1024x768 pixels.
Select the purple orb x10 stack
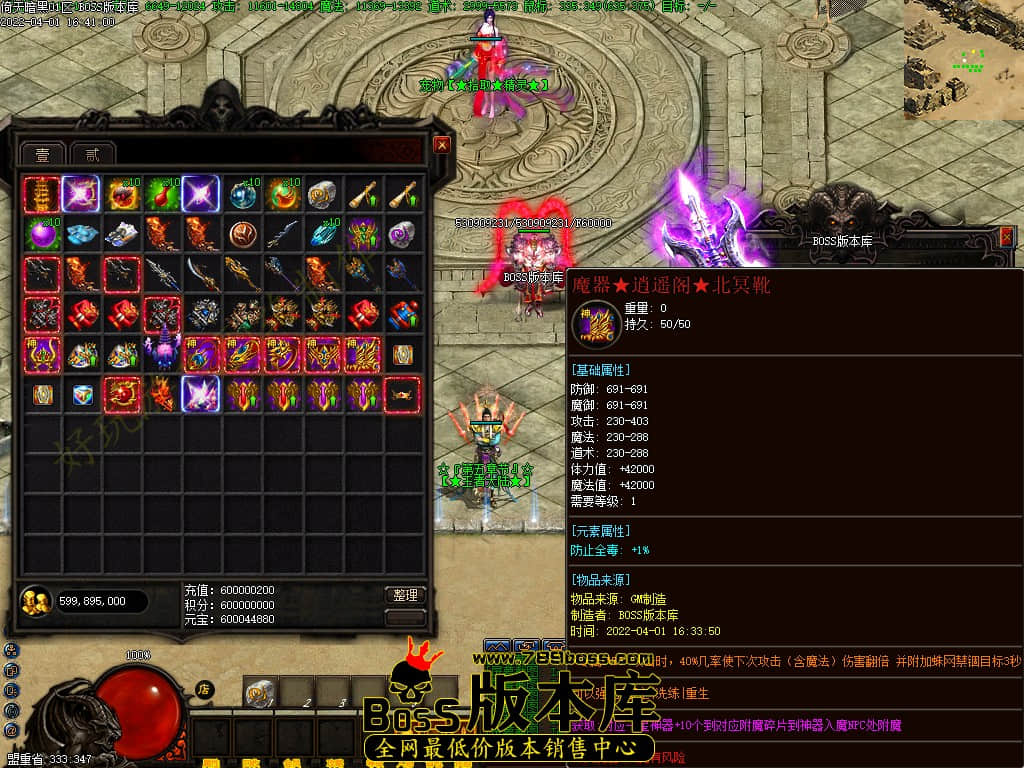(42, 234)
